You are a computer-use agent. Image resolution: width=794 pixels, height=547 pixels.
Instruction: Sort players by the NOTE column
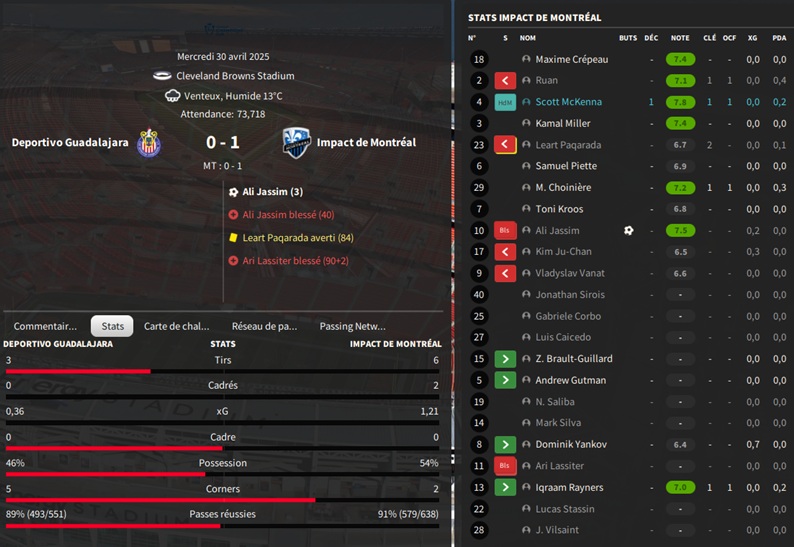(x=680, y=38)
